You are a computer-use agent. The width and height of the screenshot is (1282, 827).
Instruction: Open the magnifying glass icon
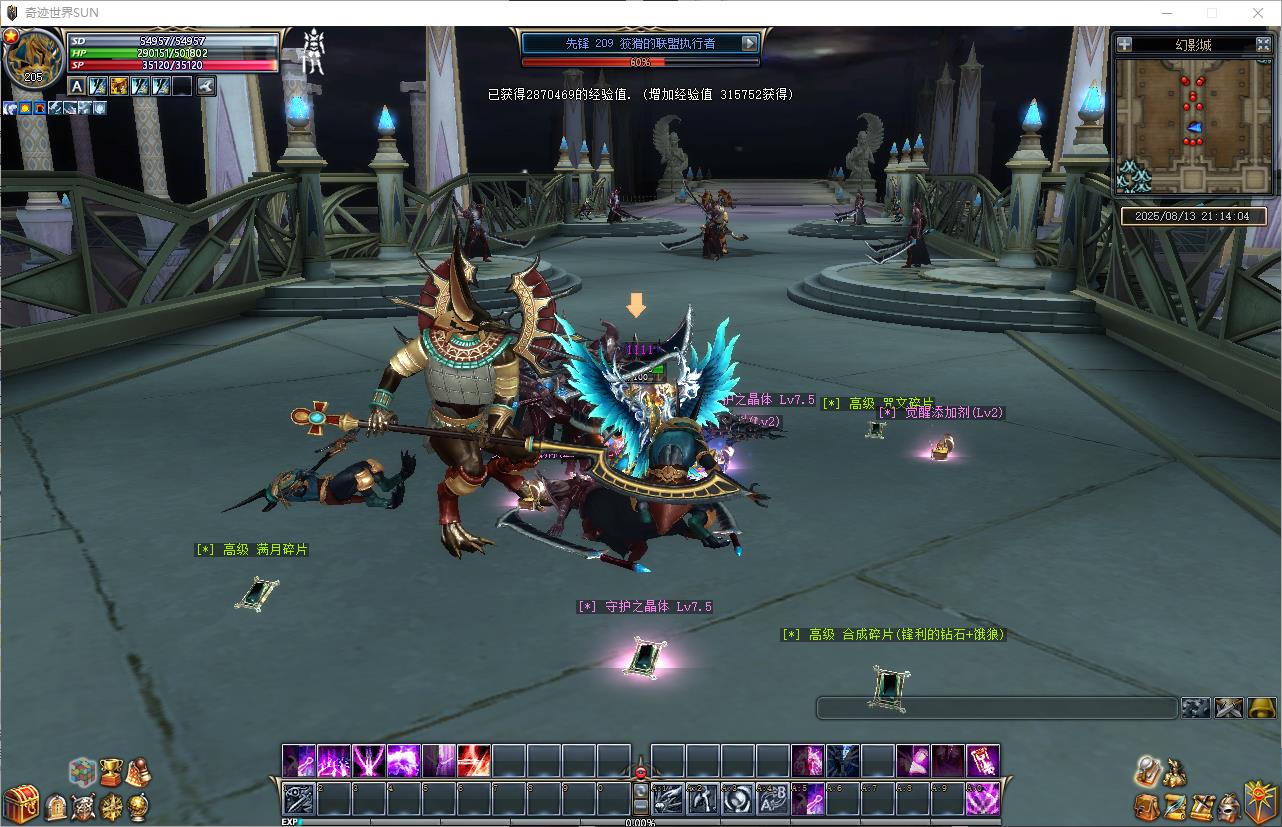1147,770
